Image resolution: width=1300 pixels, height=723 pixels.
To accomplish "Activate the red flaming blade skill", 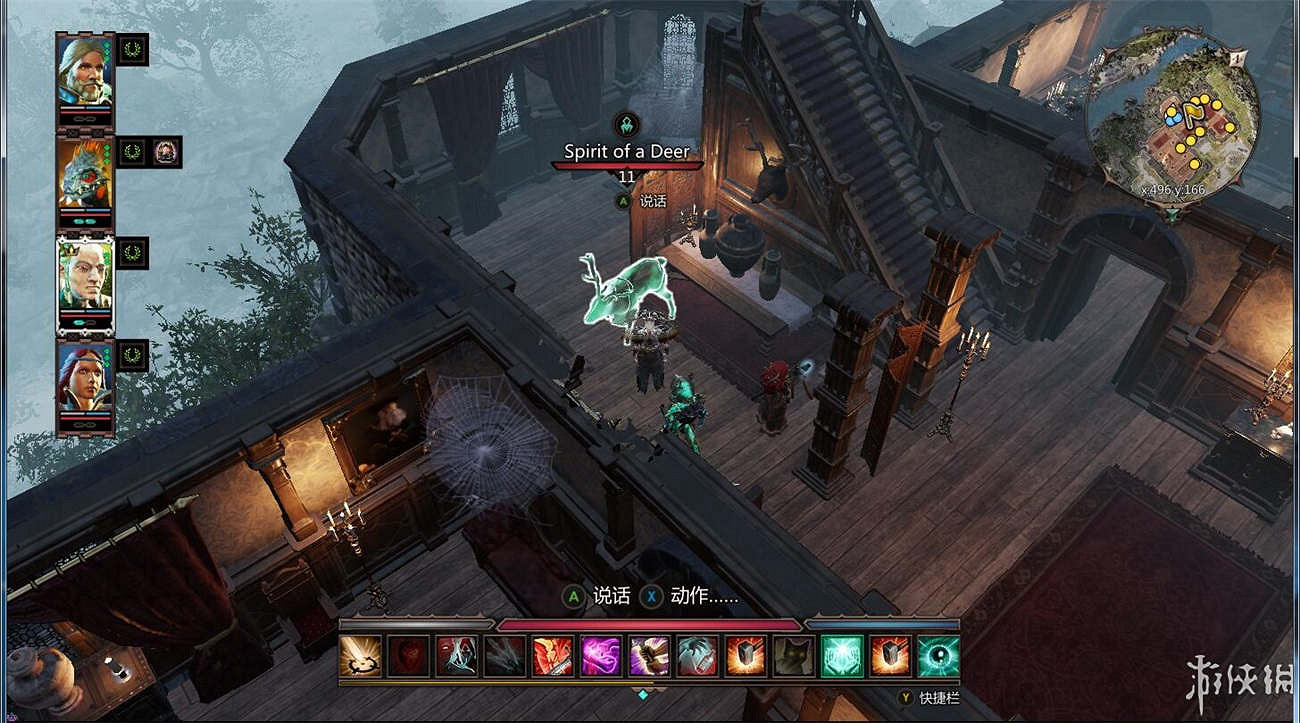I will pos(552,655).
